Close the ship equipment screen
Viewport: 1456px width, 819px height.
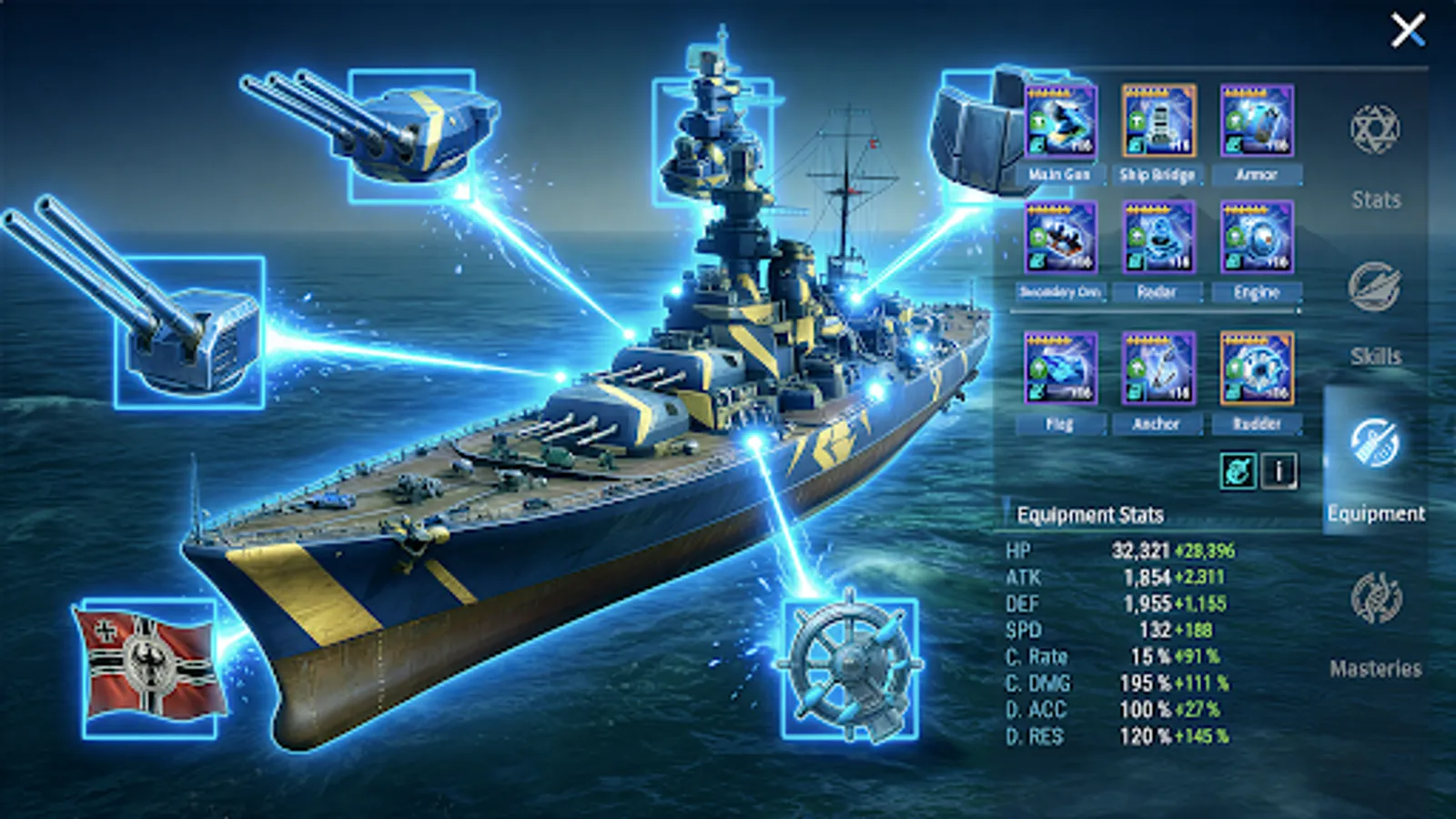1409,30
